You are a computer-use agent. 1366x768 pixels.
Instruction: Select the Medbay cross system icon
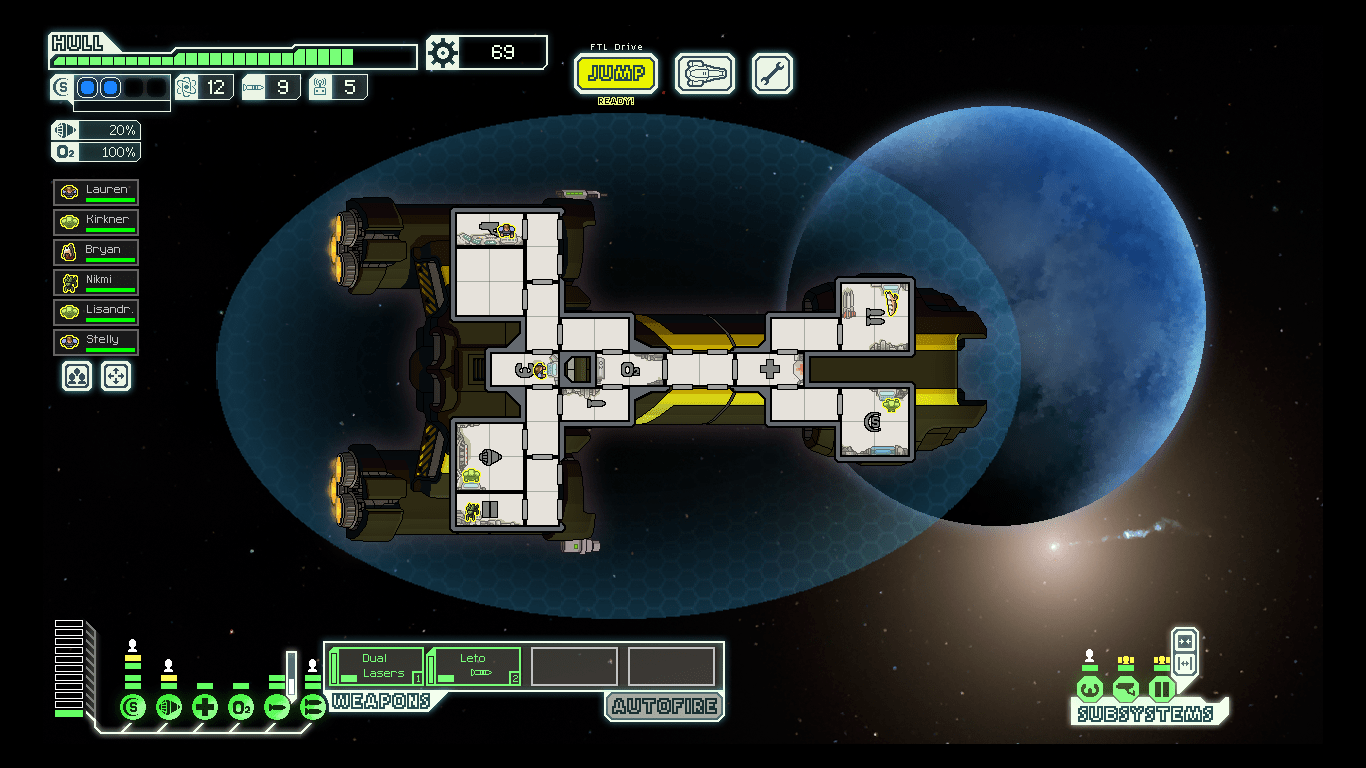(204, 705)
